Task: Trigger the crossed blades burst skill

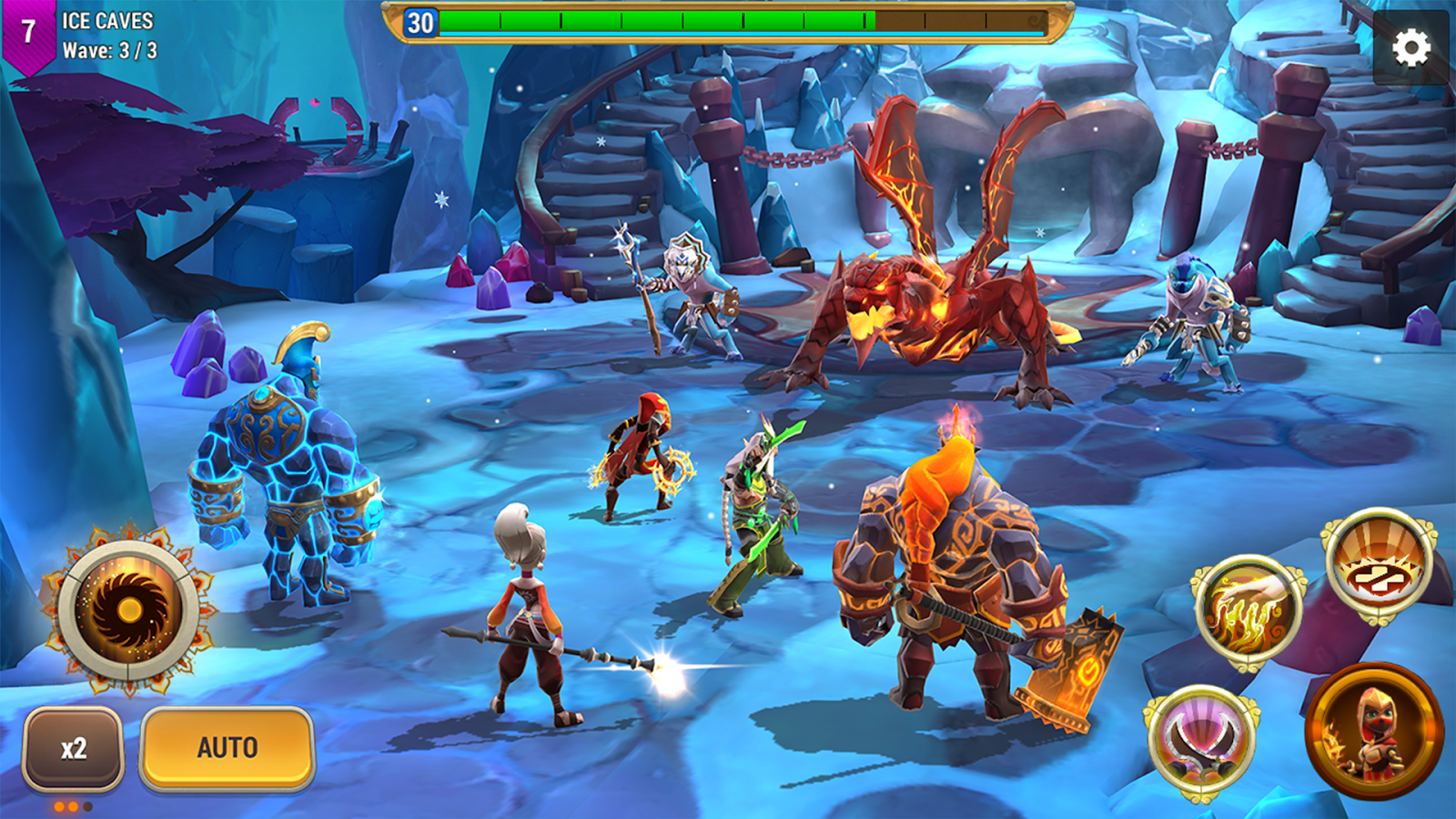Action: [x=1379, y=564]
